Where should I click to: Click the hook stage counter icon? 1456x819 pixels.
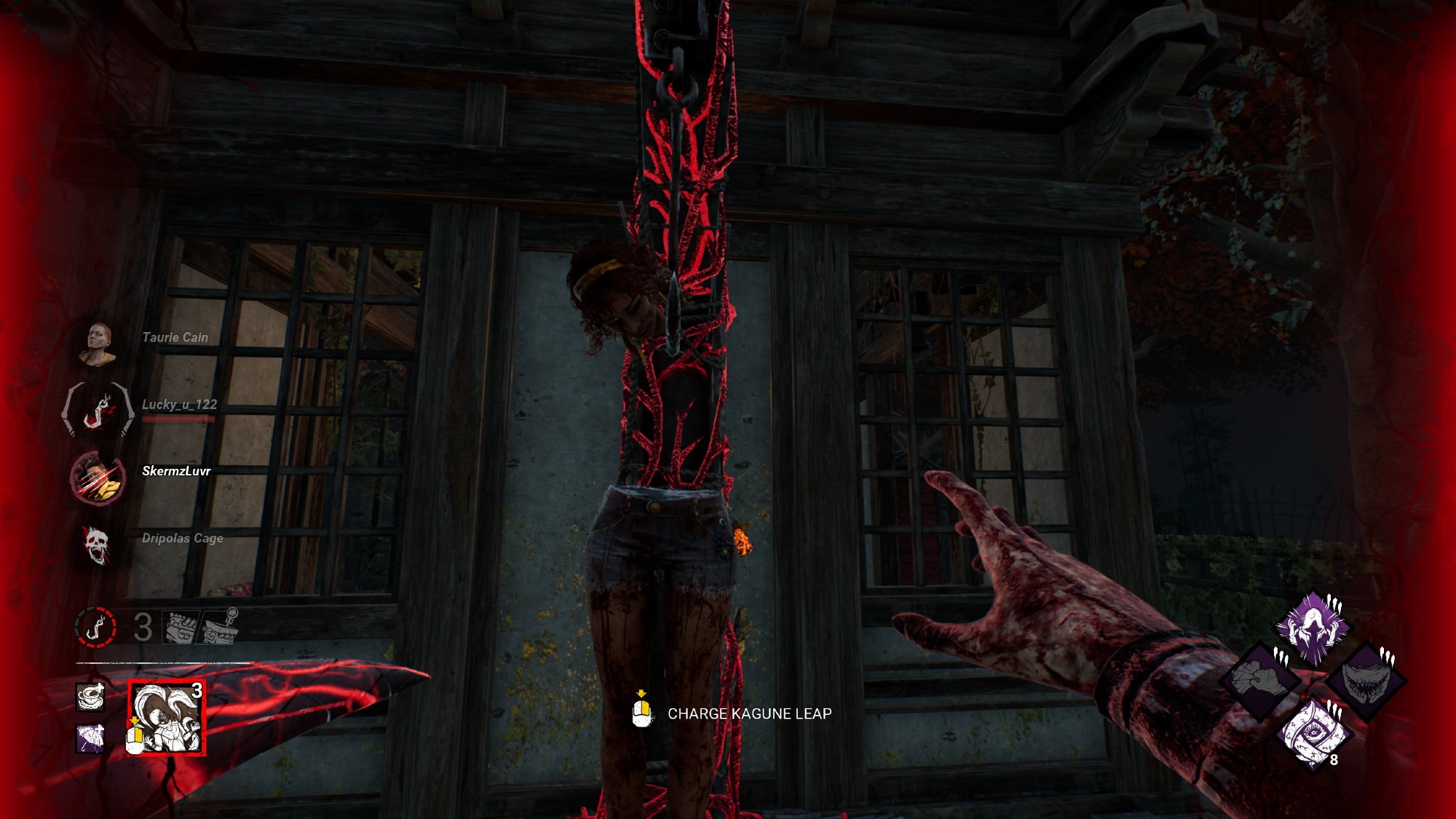[x=95, y=627]
